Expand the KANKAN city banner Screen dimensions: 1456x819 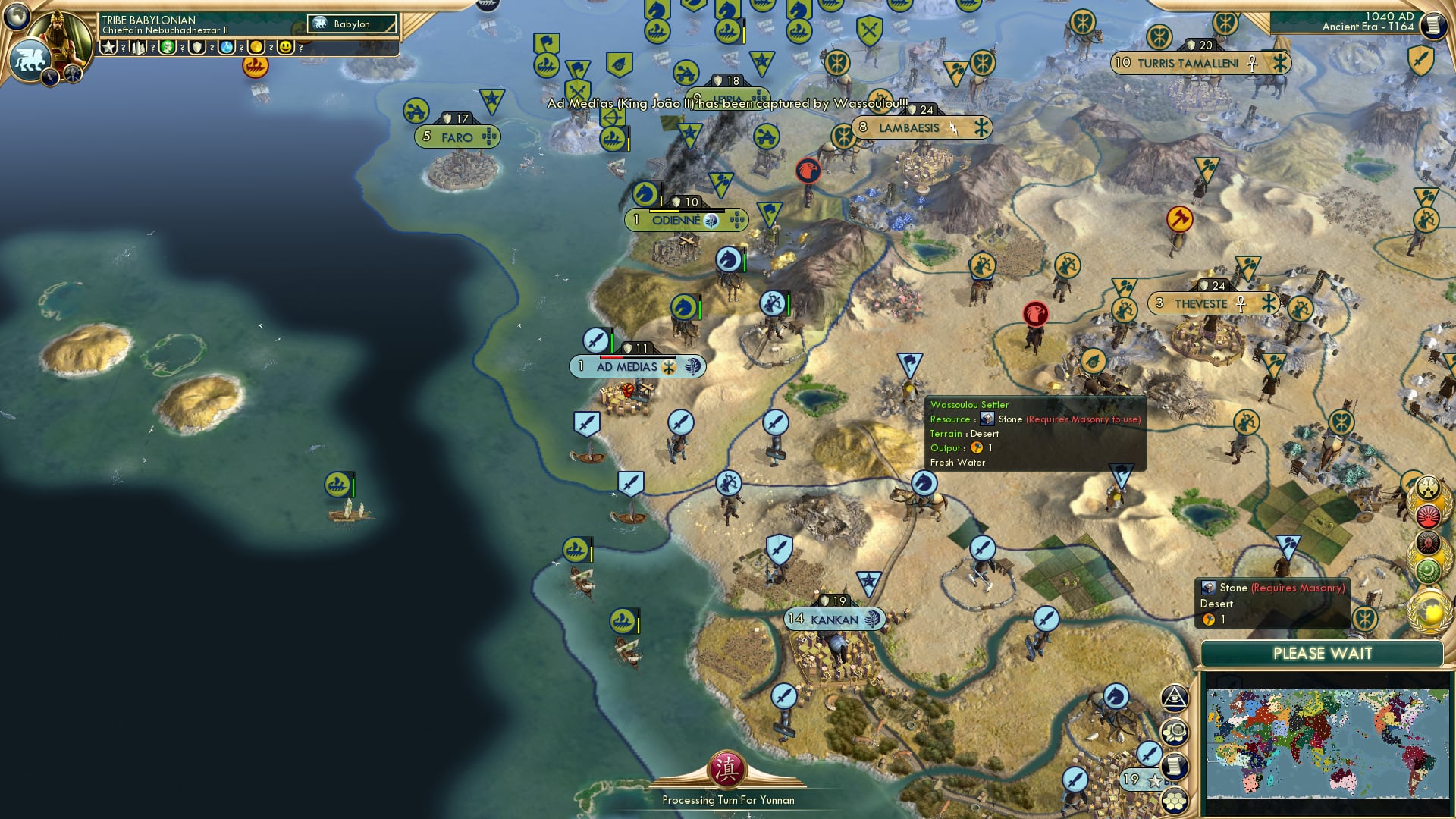coord(834,619)
